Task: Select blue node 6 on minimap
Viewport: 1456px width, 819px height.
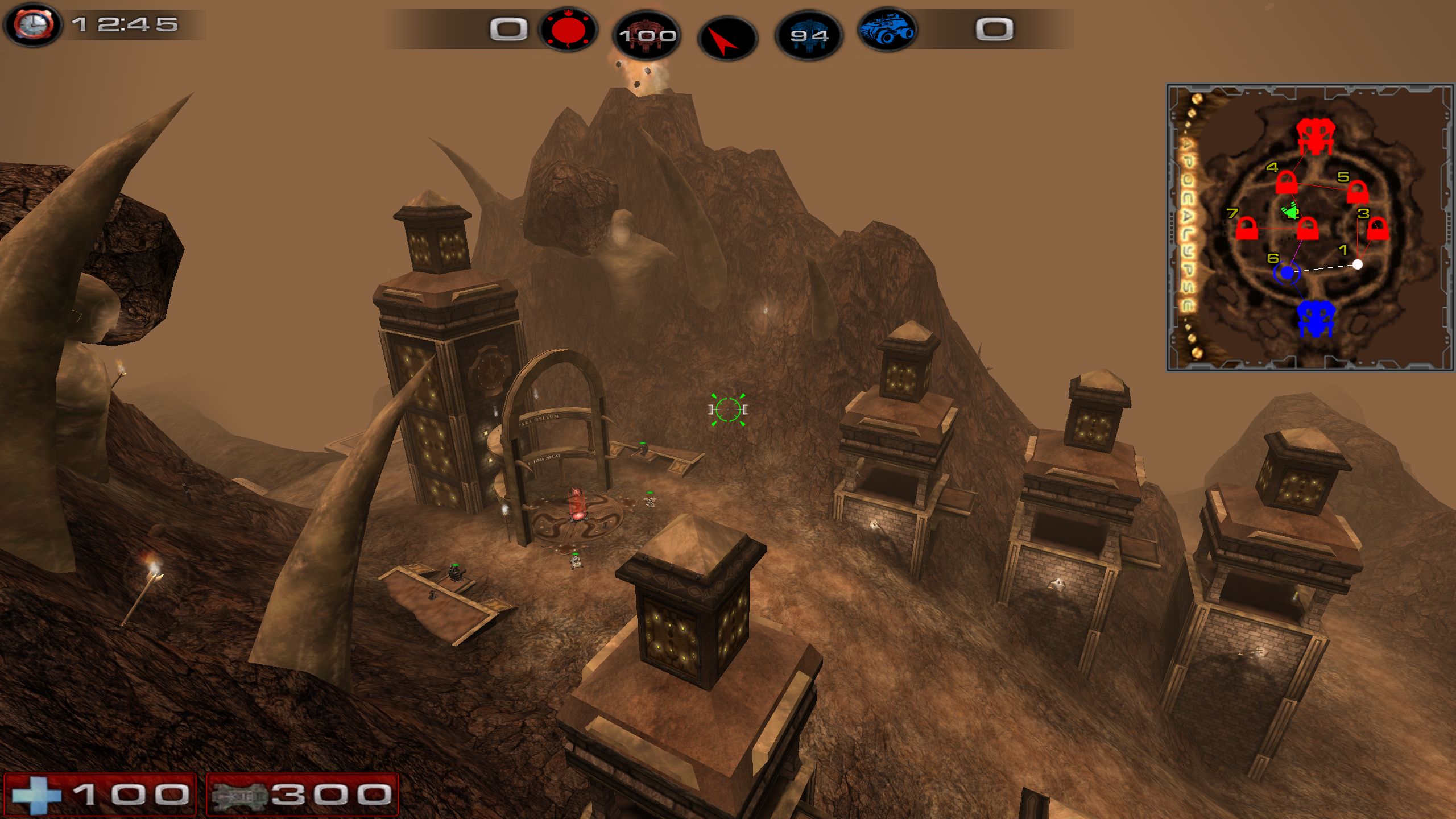Action: coord(1287,274)
